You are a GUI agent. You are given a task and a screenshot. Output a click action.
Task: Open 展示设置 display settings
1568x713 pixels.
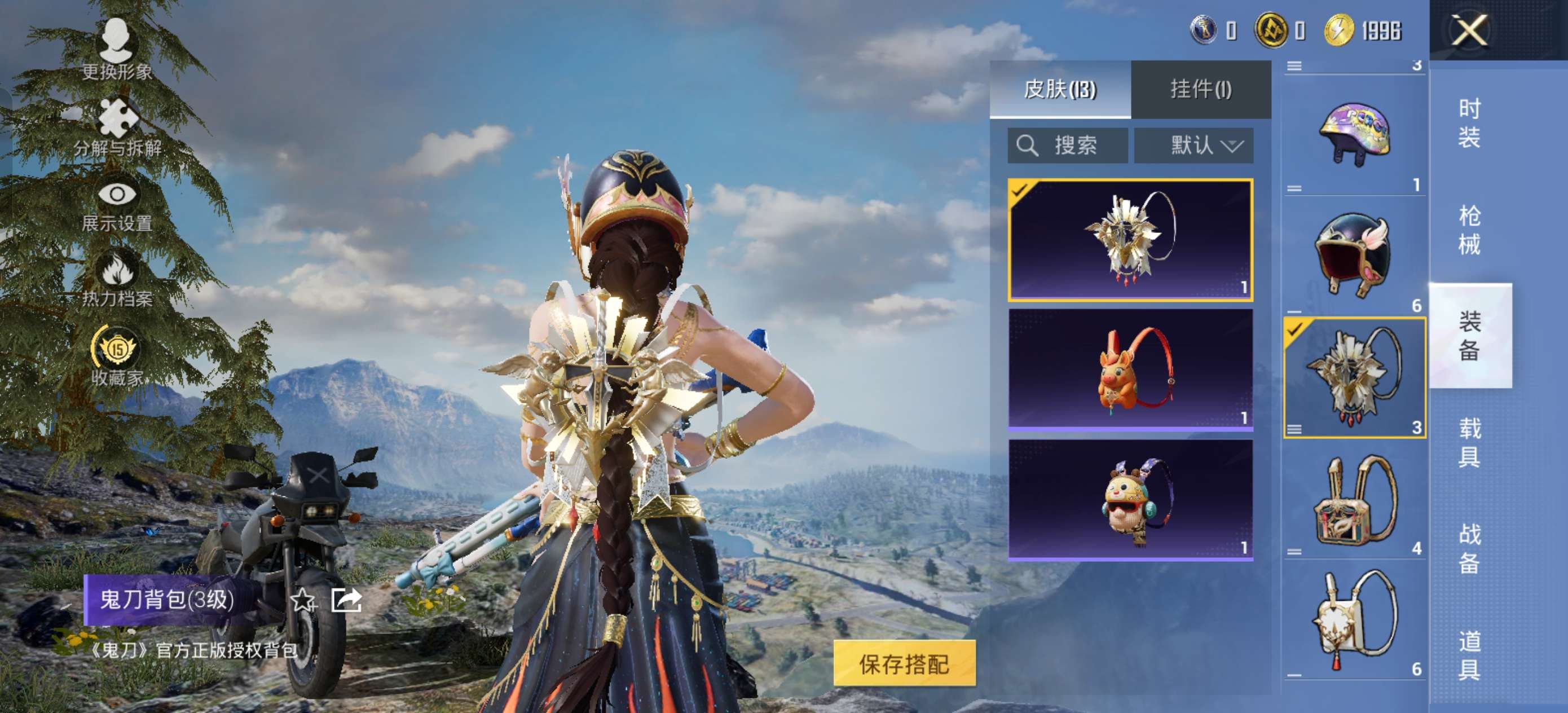tap(117, 205)
